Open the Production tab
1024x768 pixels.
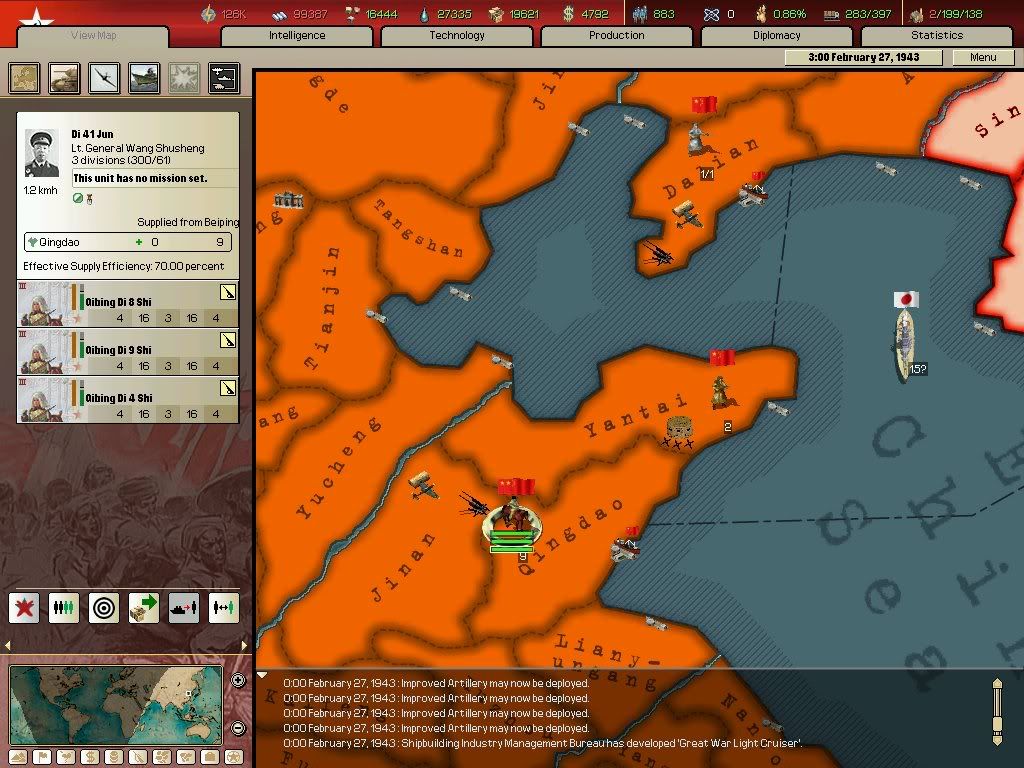pos(617,36)
